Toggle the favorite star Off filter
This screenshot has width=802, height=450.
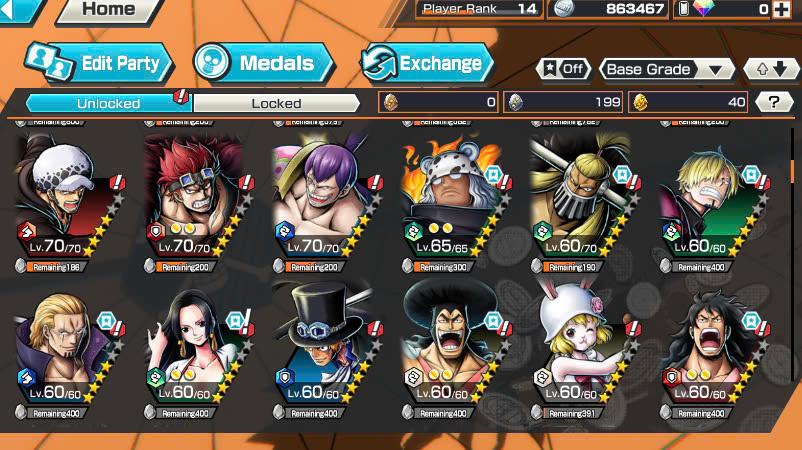[564, 69]
